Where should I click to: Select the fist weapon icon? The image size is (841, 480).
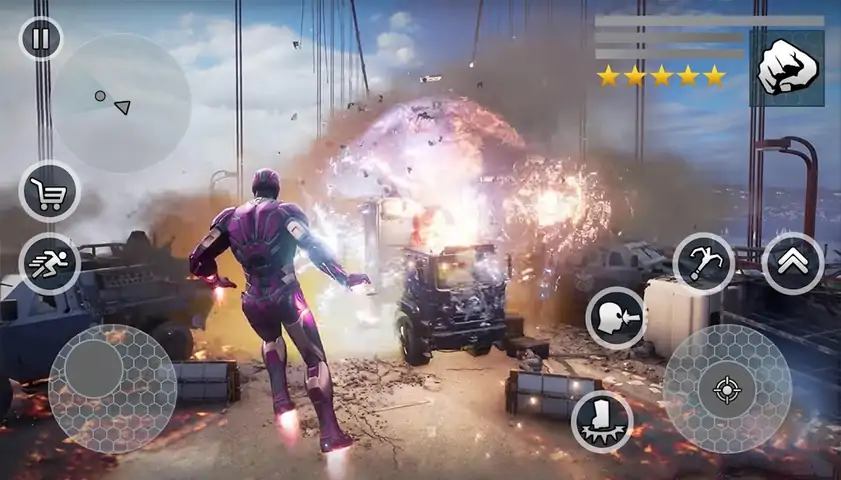point(787,68)
